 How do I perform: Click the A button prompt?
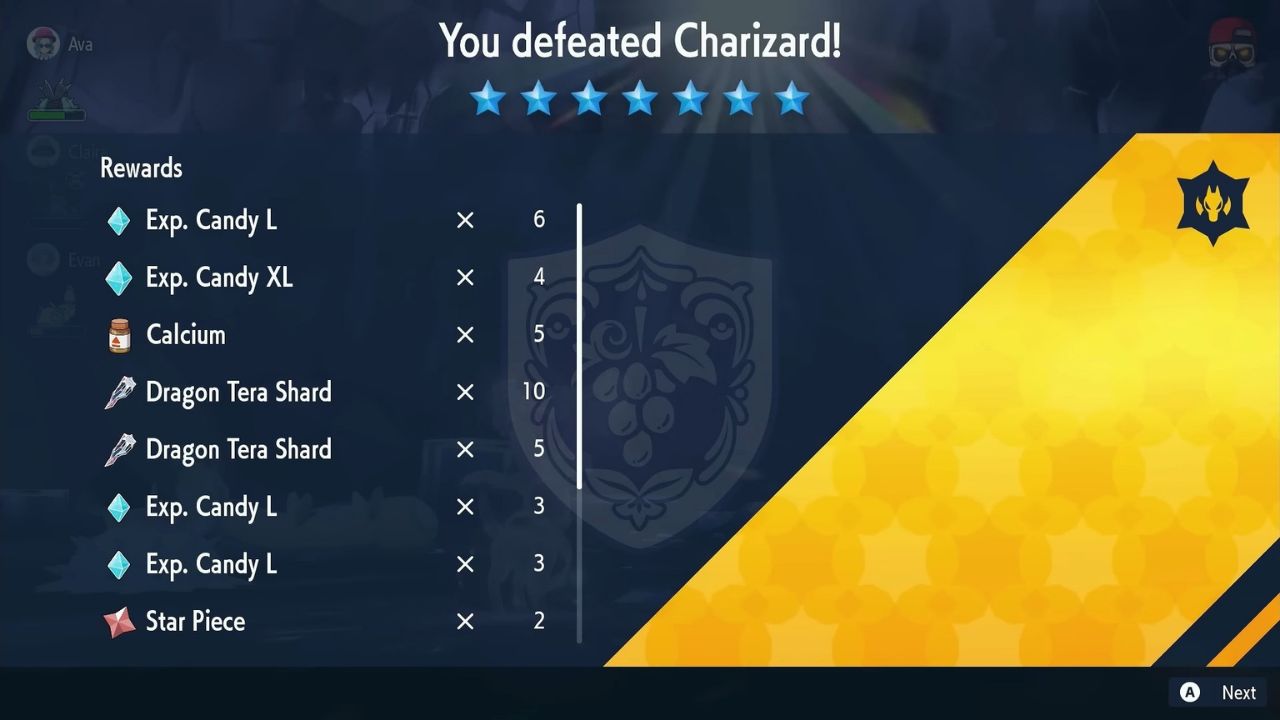point(1189,692)
